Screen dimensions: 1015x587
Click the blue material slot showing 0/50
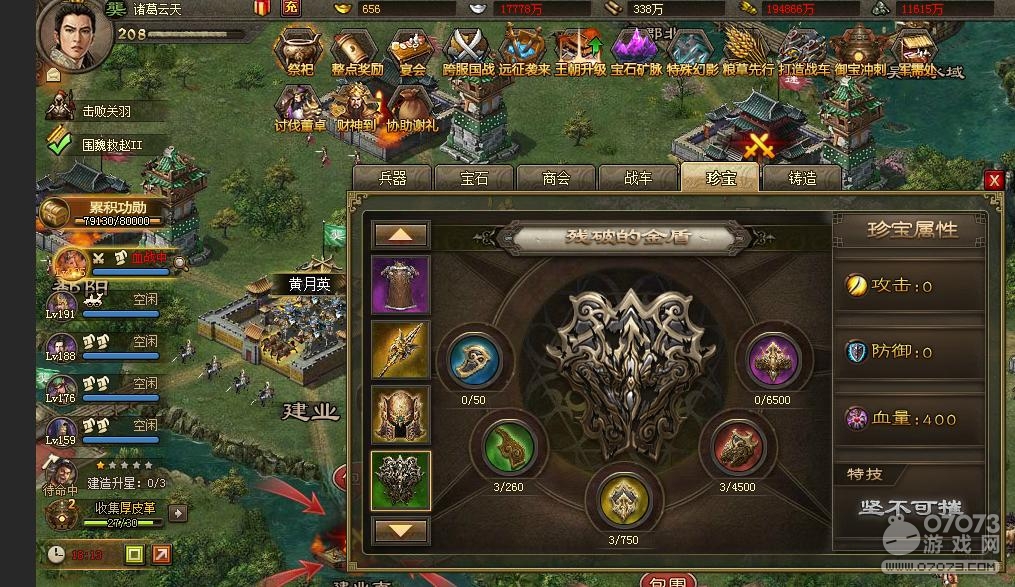click(x=474, y=359)
